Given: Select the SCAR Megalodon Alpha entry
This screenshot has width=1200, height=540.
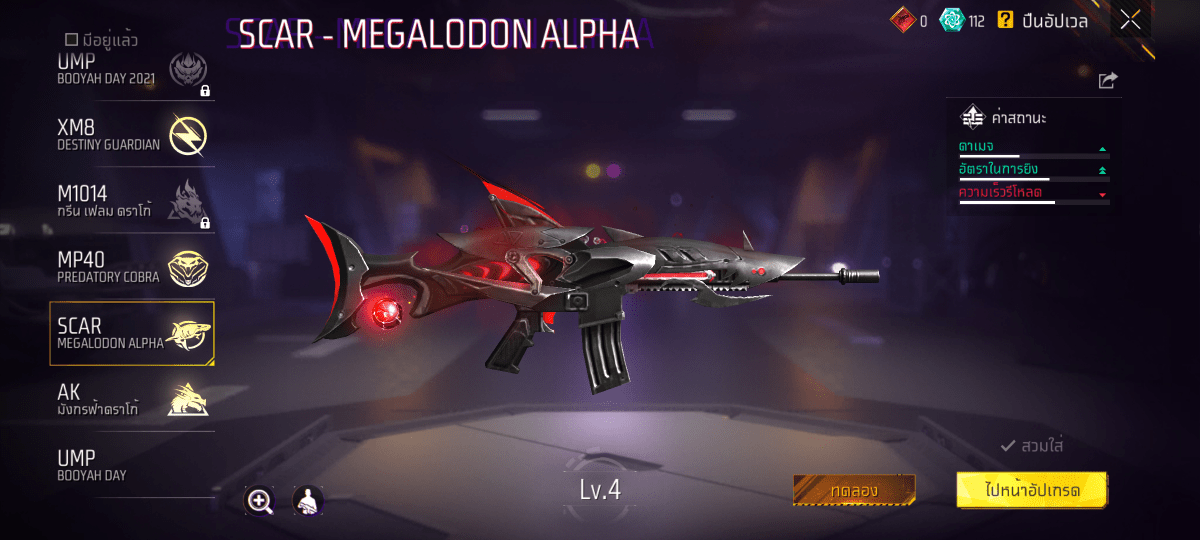Looking at the screenshot, I should pyautogui.click(x=132, y=333).
